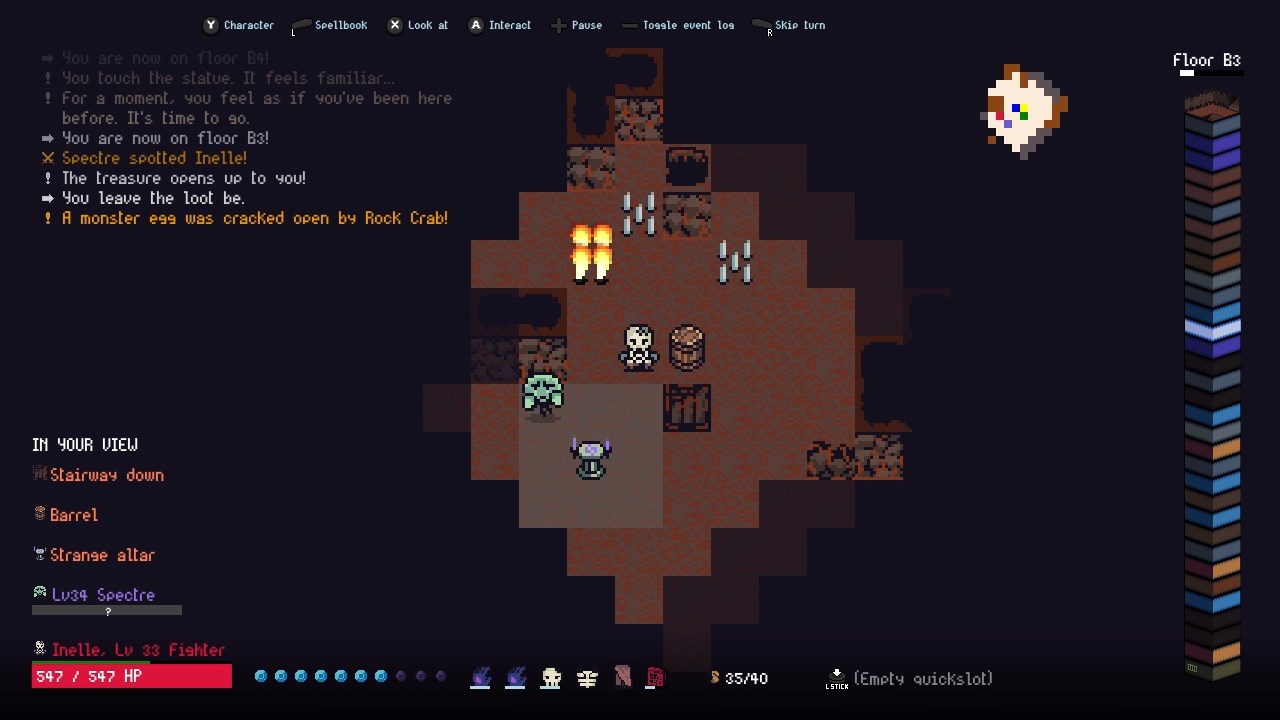This screenshot has height=720, width=1280.
Task: Click Inelle's fighter skull icon
Action: coord(40,648)
